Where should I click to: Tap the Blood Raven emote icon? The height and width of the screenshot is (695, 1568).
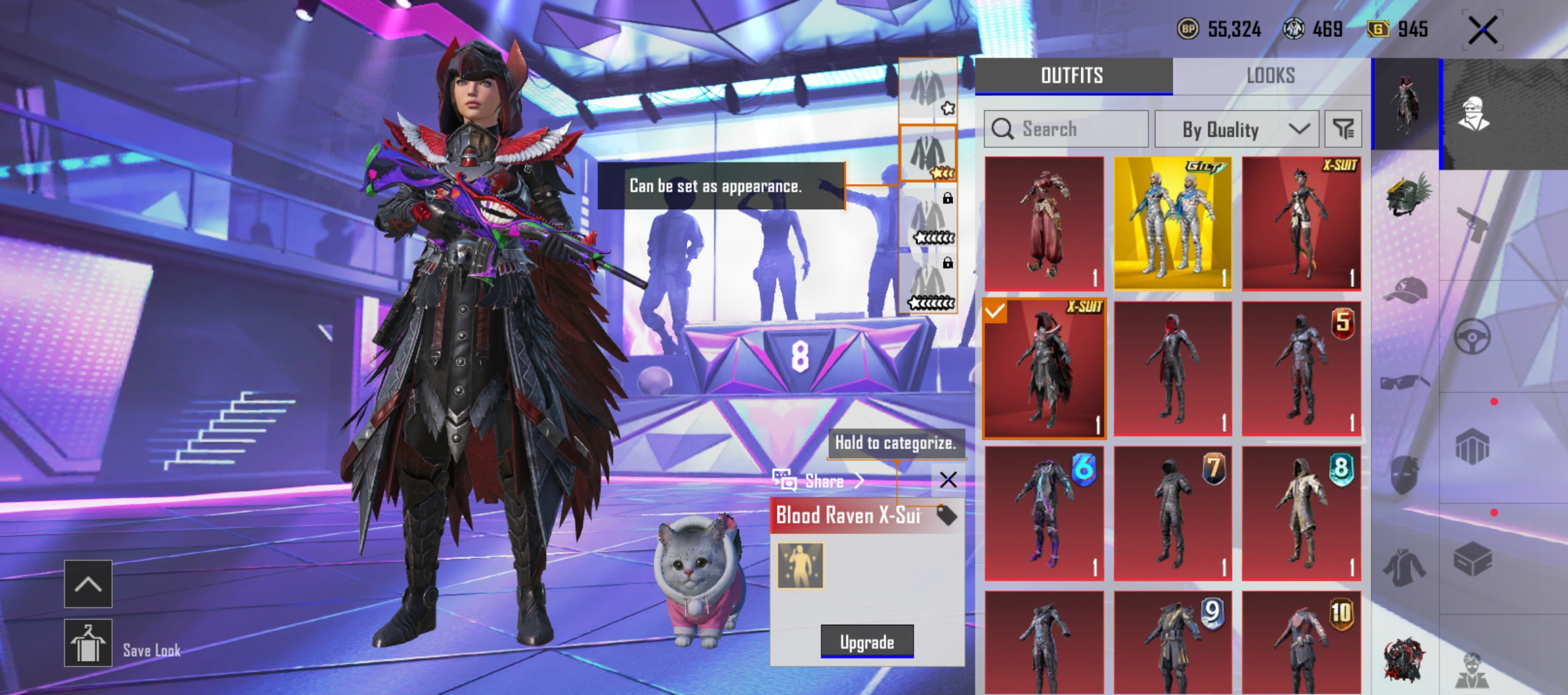point(800,566)
